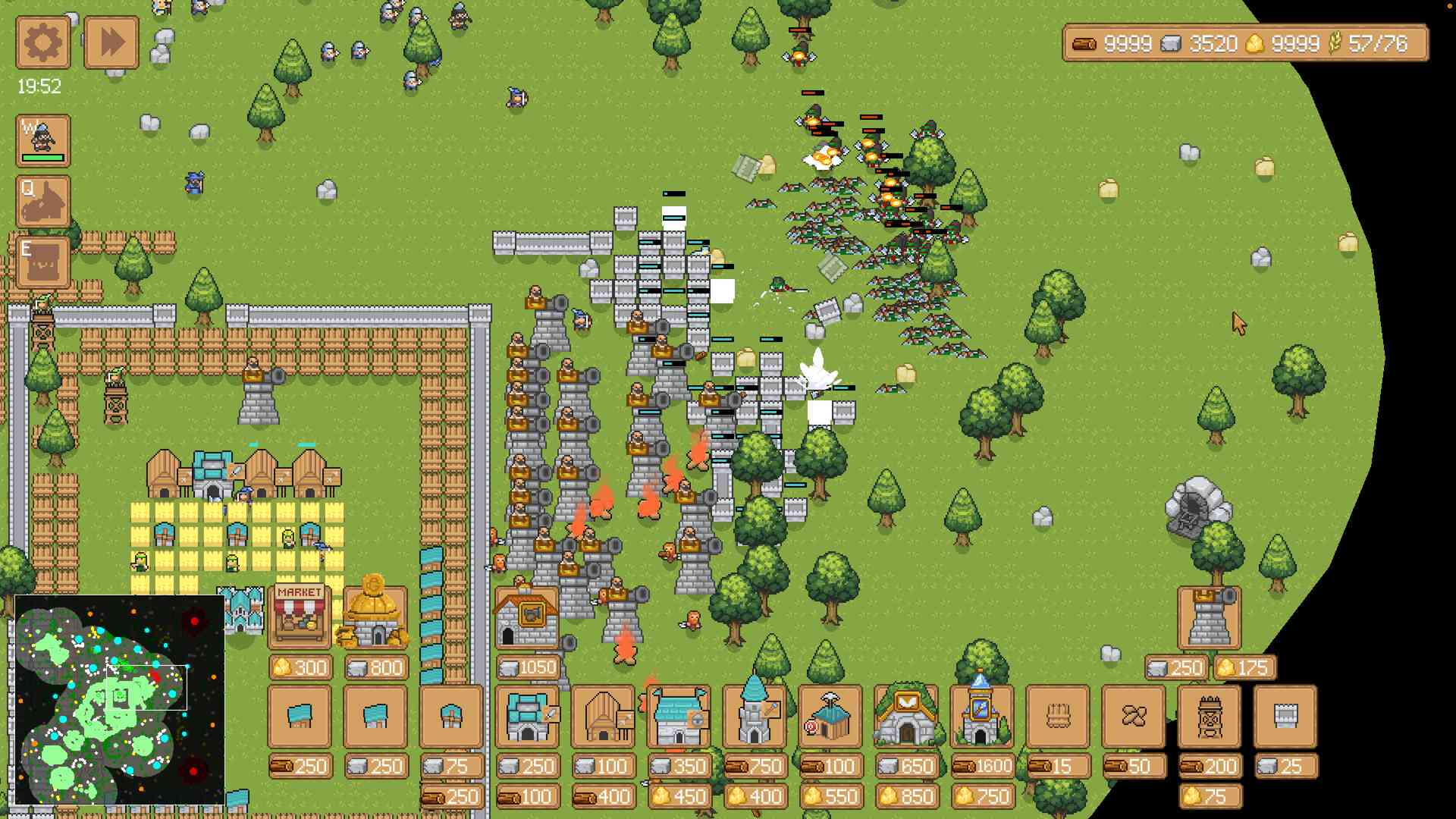Viewport: 1456px width, 819px height.
Task: Select the crossed-blades windmill build icon
Action: click(x=1134, y=718)
